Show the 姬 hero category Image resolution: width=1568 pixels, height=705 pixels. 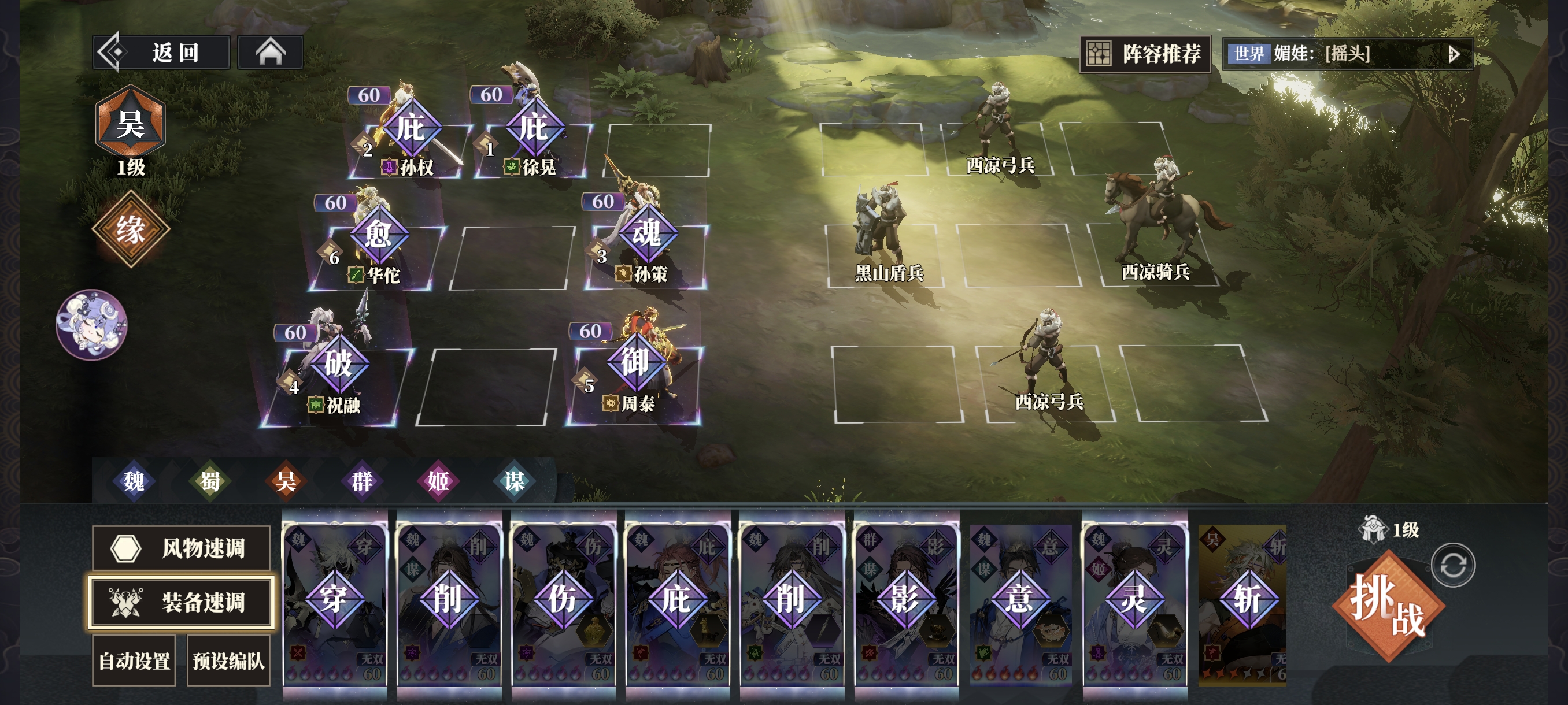pos(438,481)
